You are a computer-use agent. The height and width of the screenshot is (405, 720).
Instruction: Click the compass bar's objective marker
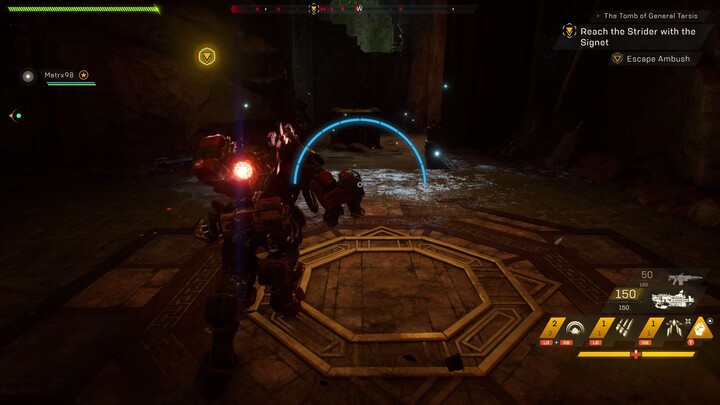click(x=314, y=9)
